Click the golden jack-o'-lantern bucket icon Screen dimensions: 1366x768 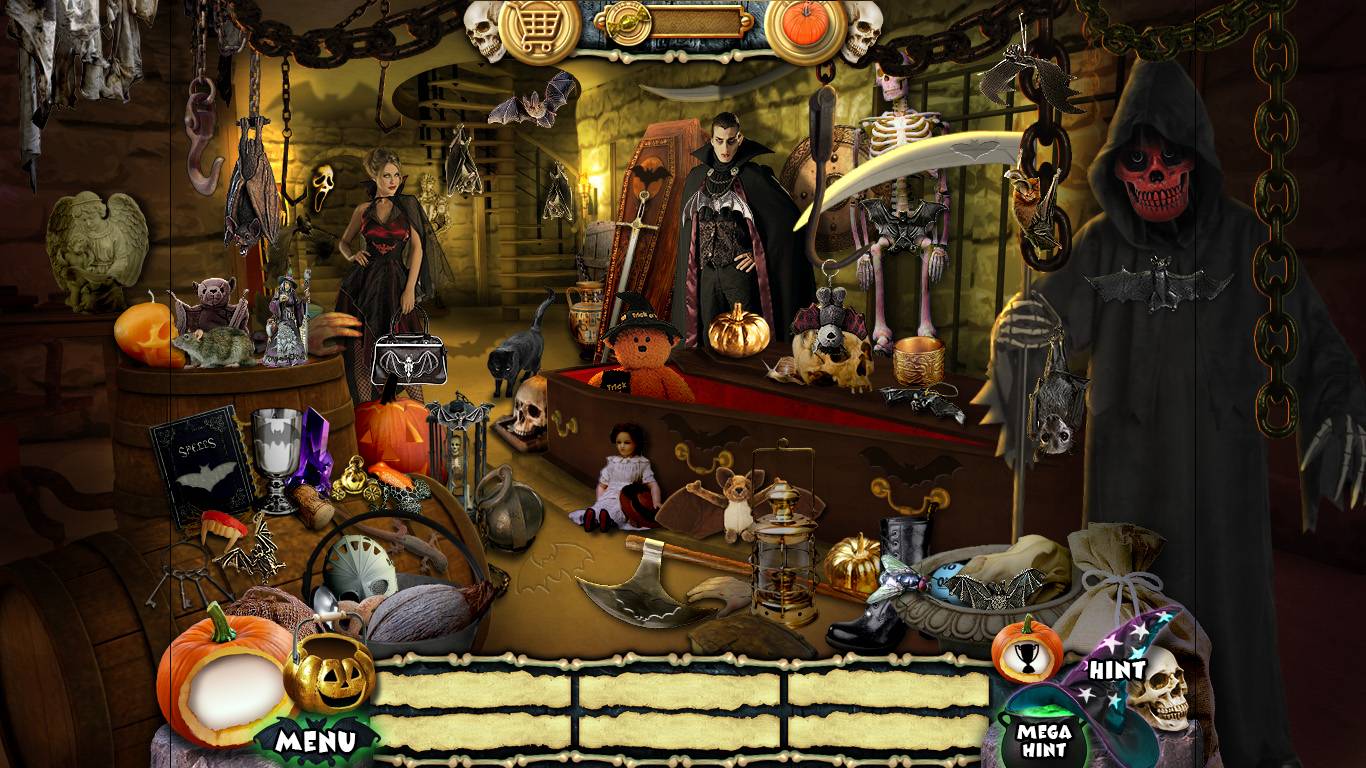pyautogui.click(x=328, y=676)
